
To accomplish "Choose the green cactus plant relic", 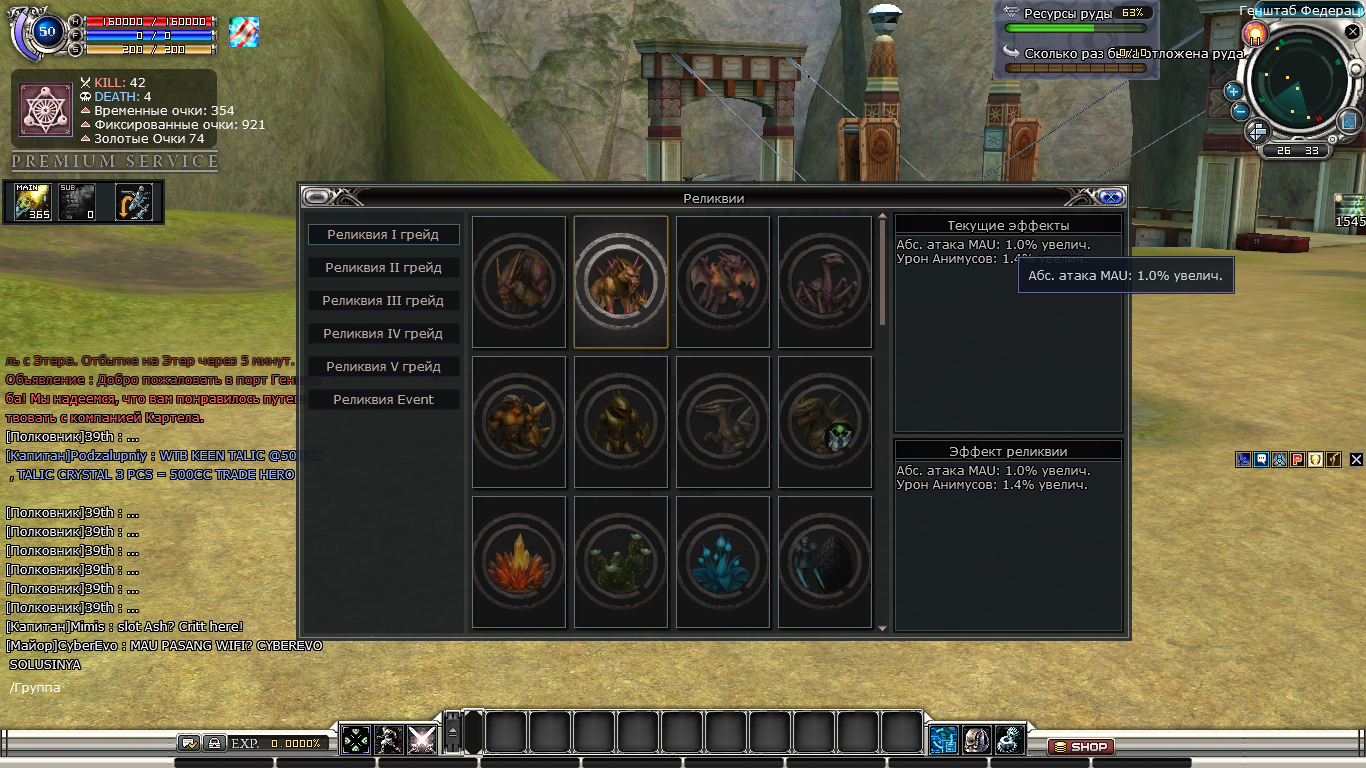I will (621, 562).
